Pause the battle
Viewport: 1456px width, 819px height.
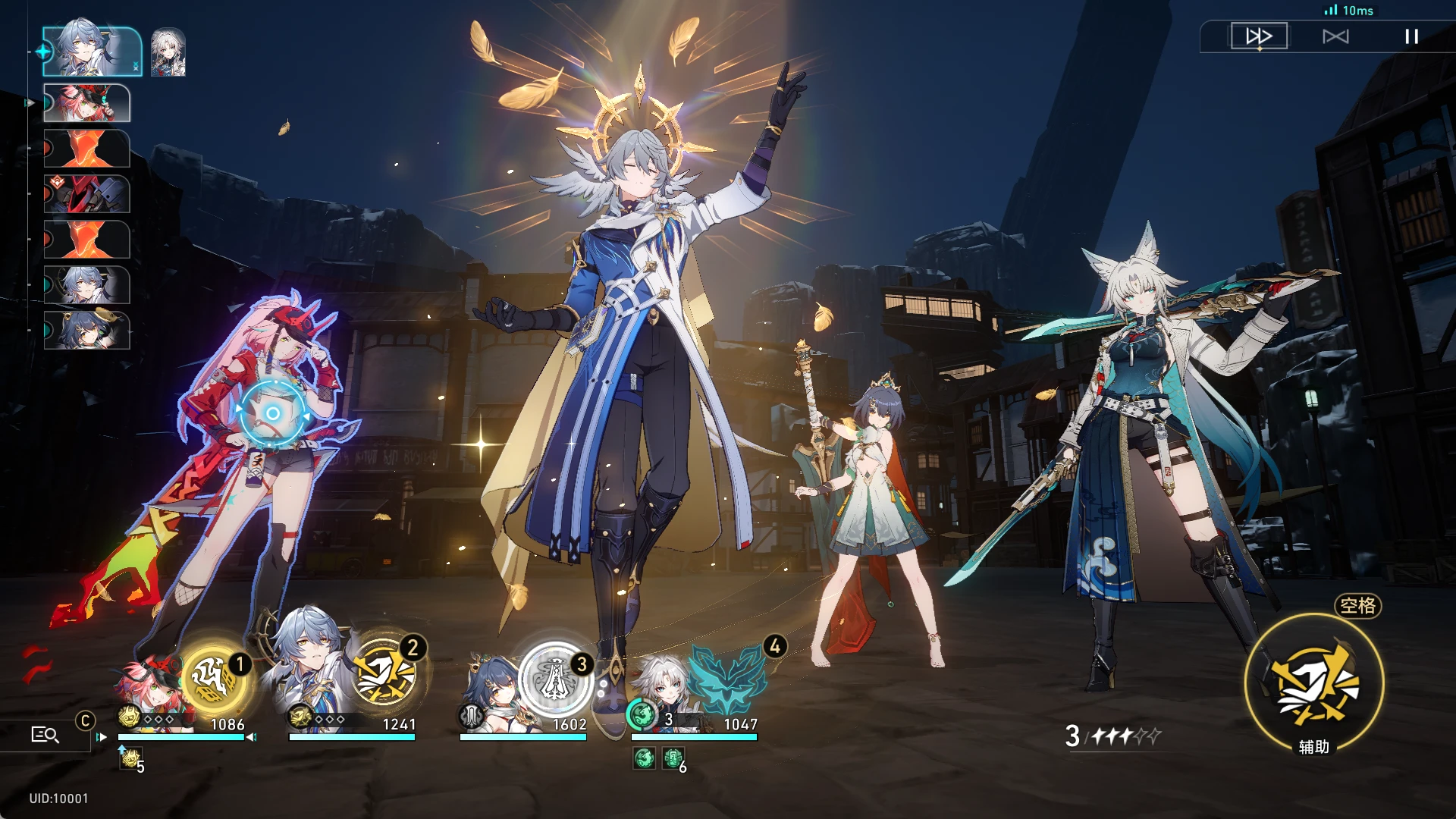tap(1411, 36)
